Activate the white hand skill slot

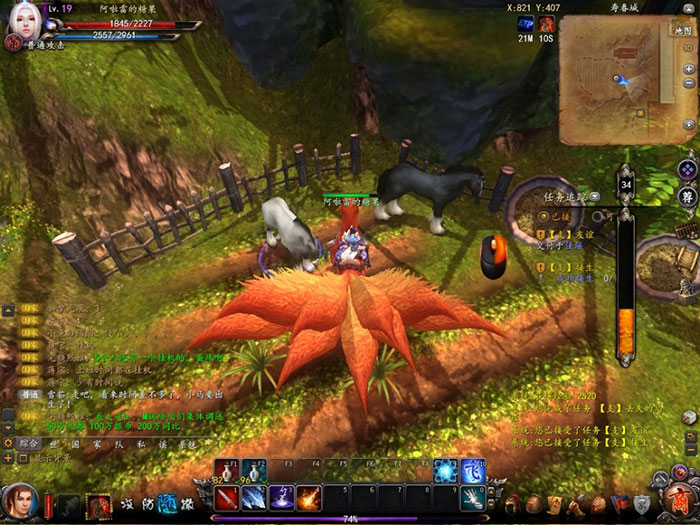click(x=473, y=497)
